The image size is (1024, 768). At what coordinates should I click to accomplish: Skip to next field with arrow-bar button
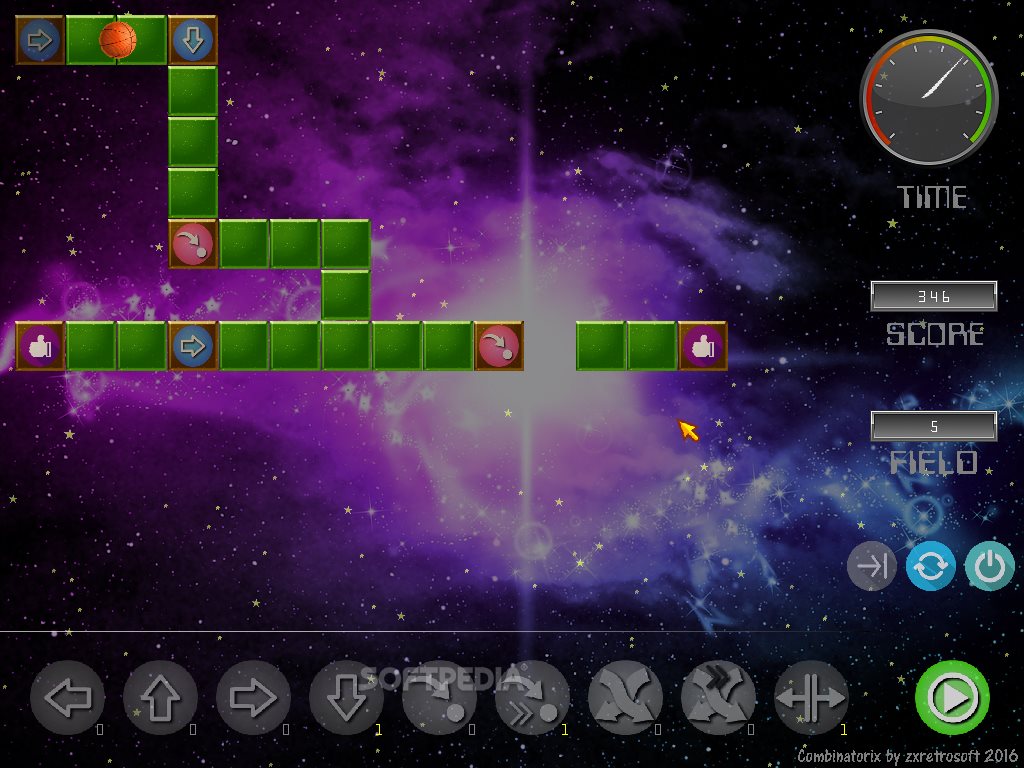pos(872,567)
